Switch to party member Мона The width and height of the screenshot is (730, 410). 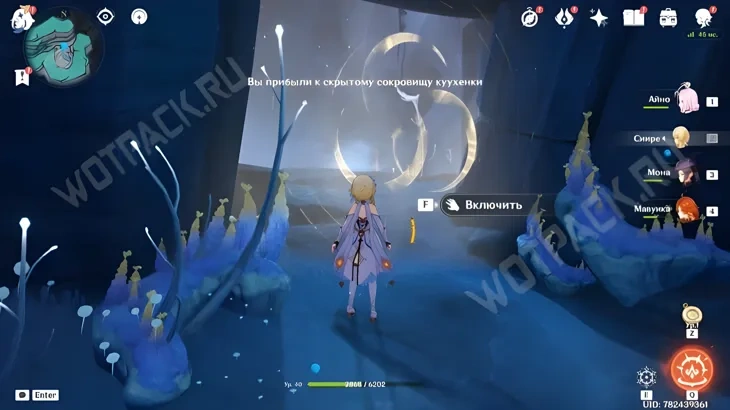[685, 174]
